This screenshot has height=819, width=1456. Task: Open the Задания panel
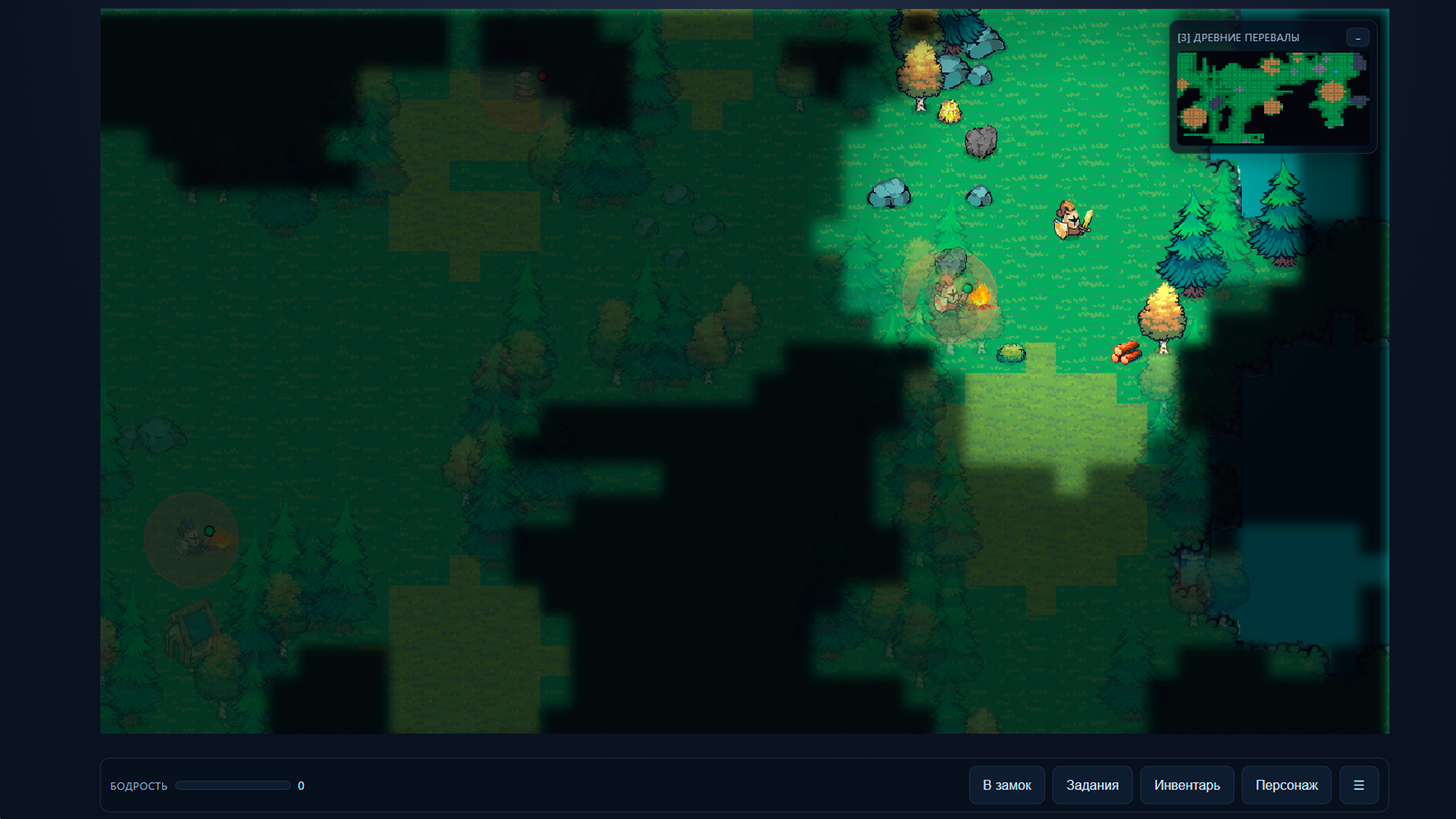click(x=1092, y=785)
